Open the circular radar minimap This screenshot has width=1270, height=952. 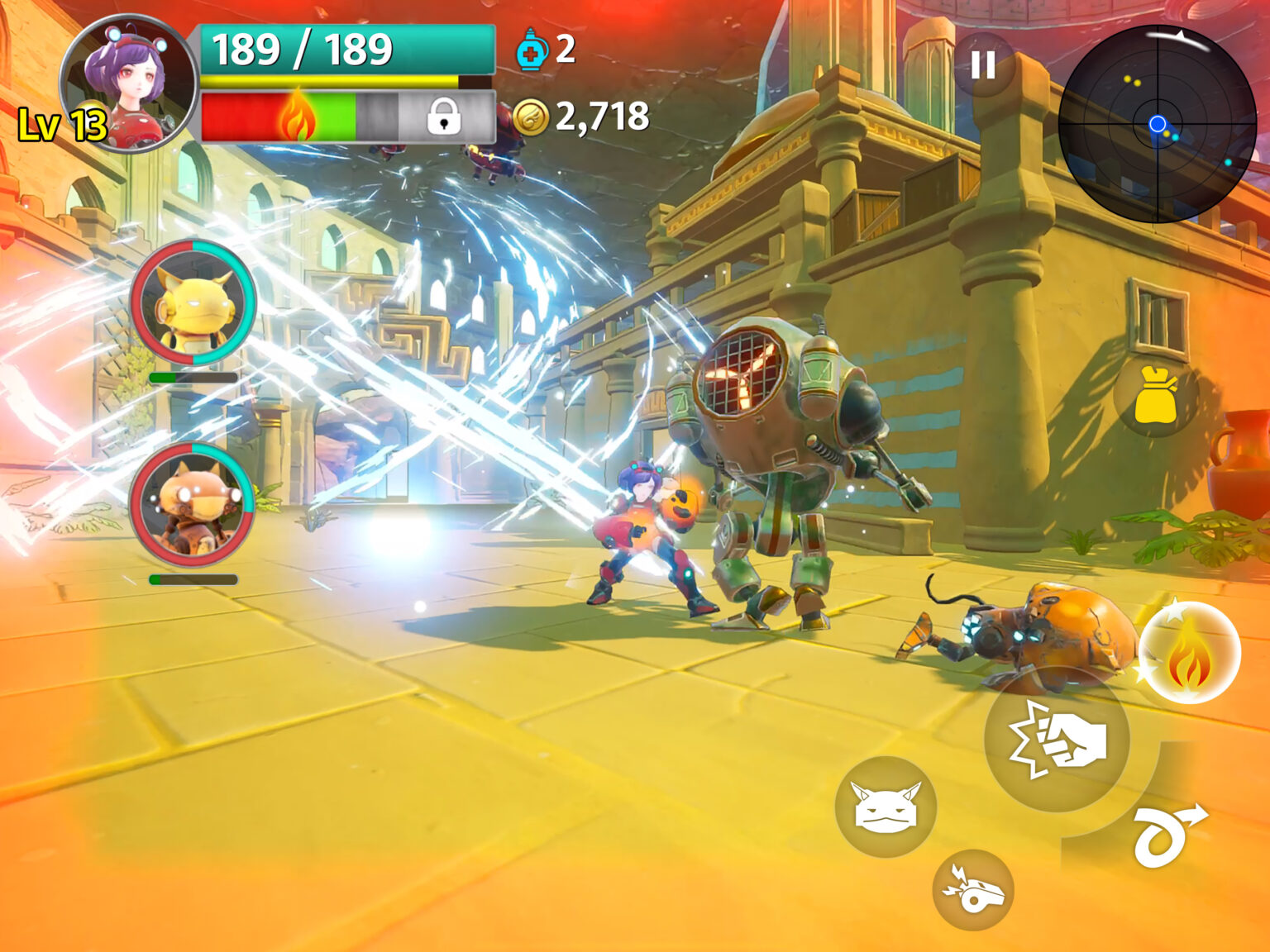coord(1157,124)
